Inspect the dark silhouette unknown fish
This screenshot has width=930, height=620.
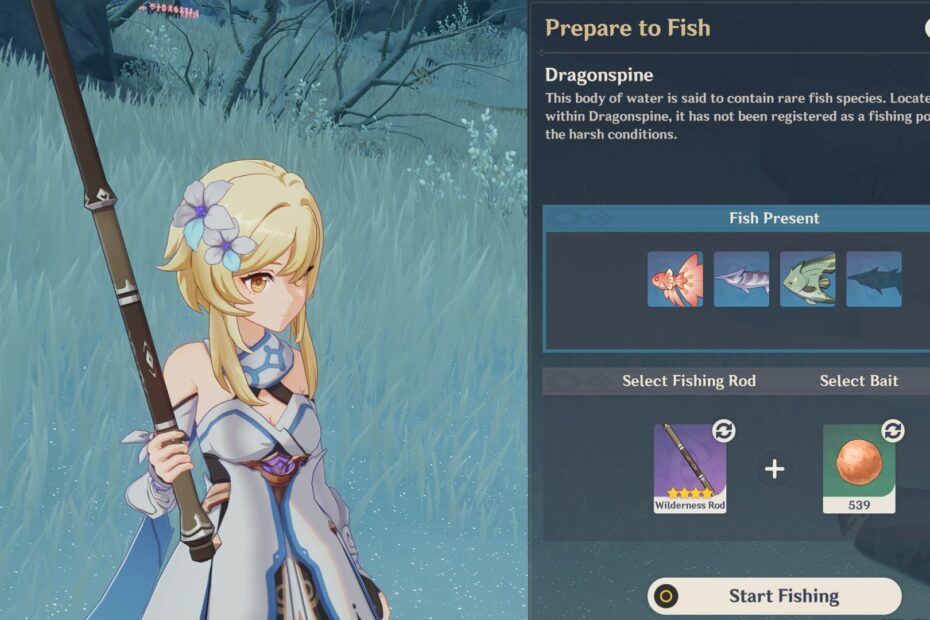[873, 279]
